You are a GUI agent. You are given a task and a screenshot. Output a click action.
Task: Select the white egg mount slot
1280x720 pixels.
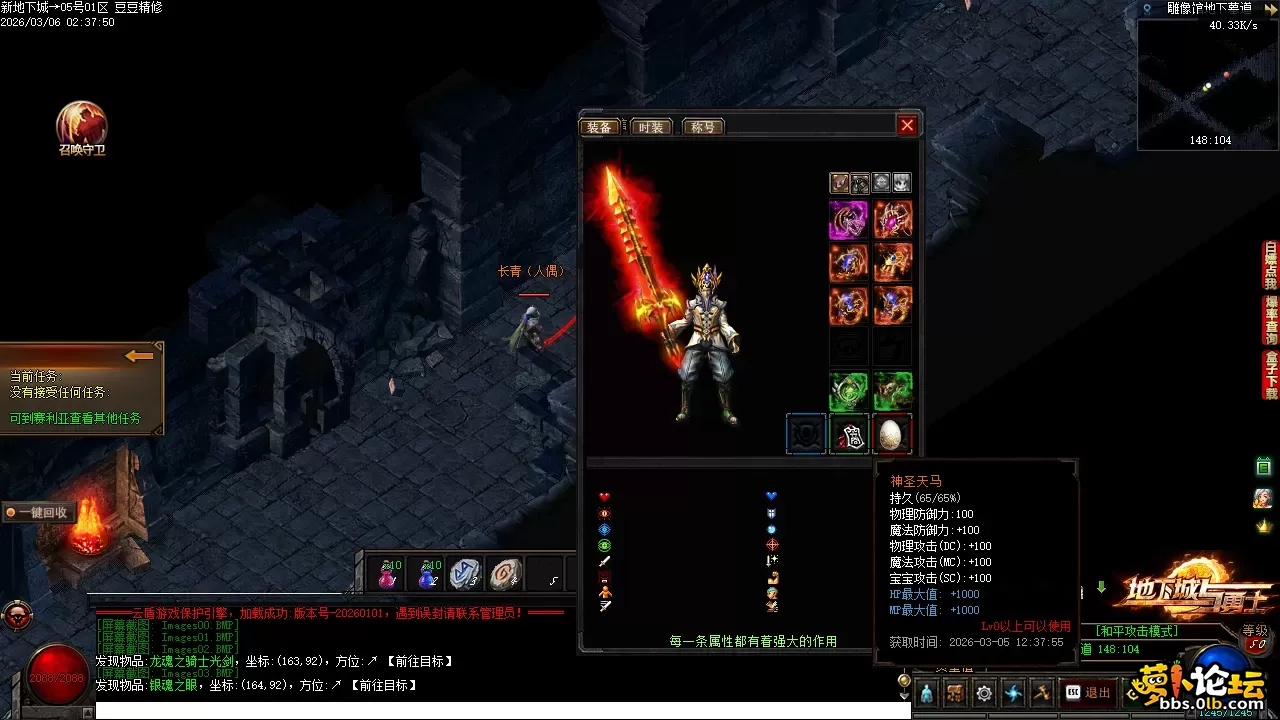pos(892,434)
